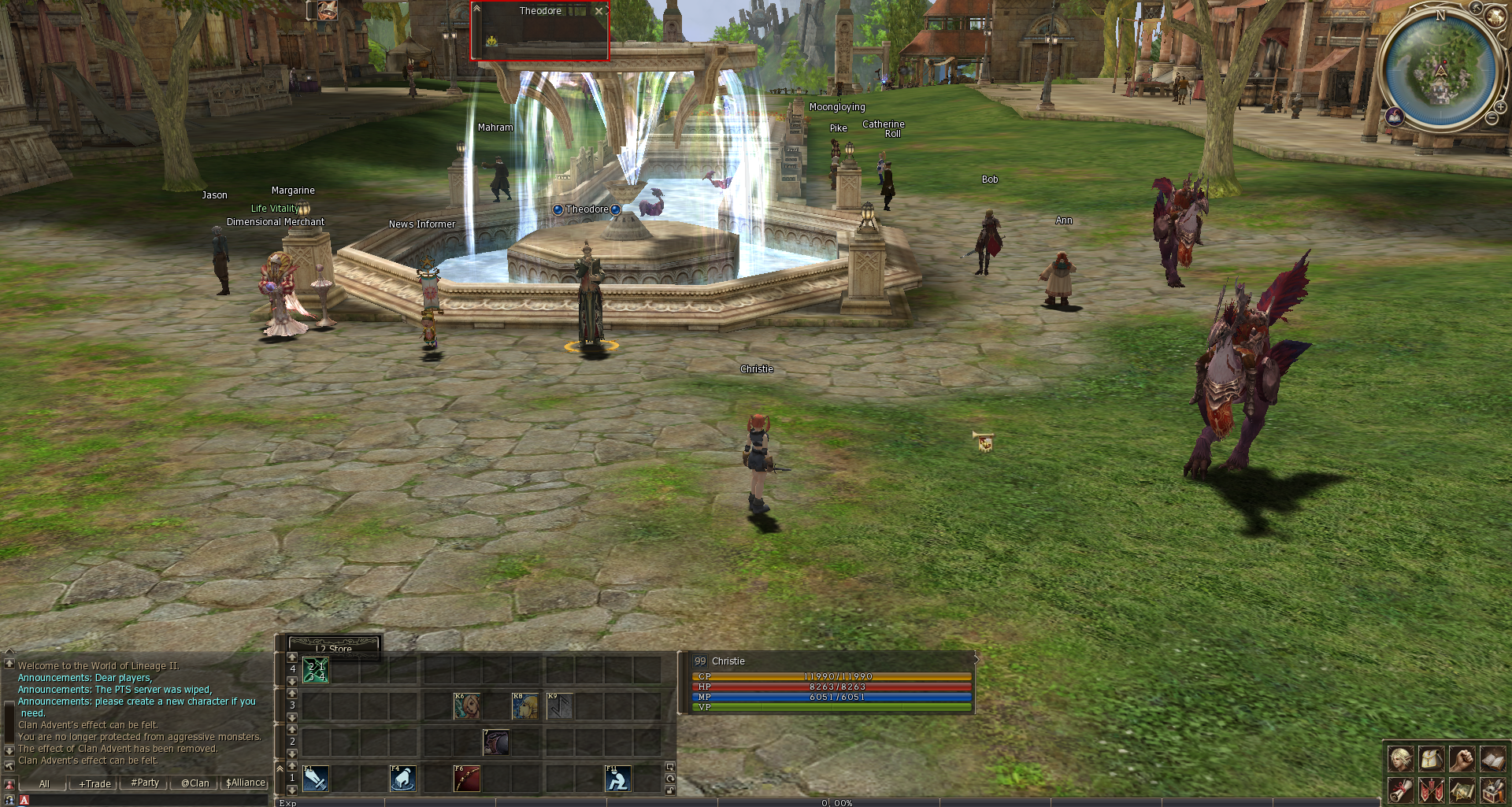
Task: Open the L2 Store
Action: [335, 647]
